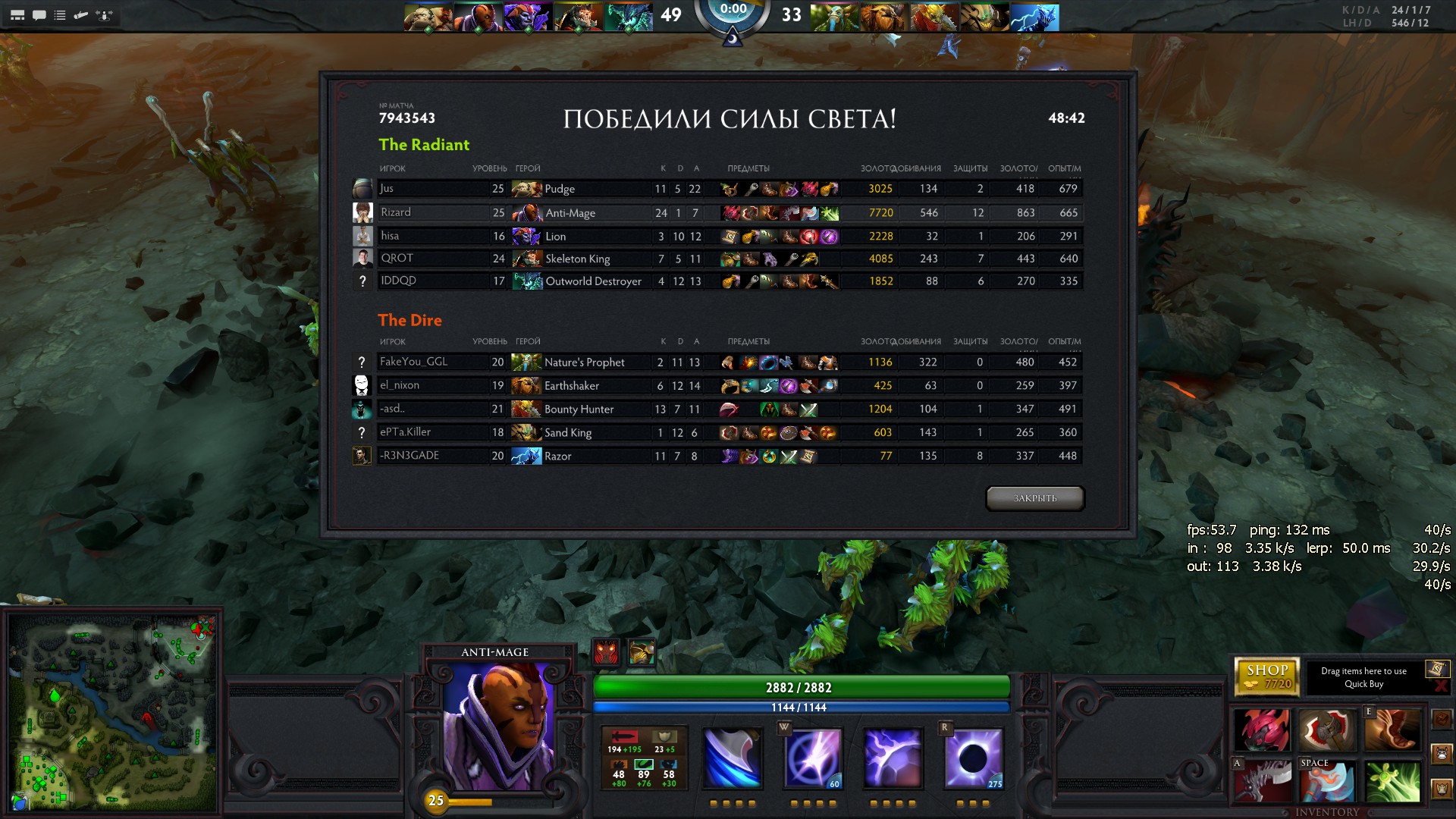Image resolution: width=1456 pixels, height=819 pixels.
Task: Click the Town Portal scroll quick-buy slot
Action: tap(1436, 669)
